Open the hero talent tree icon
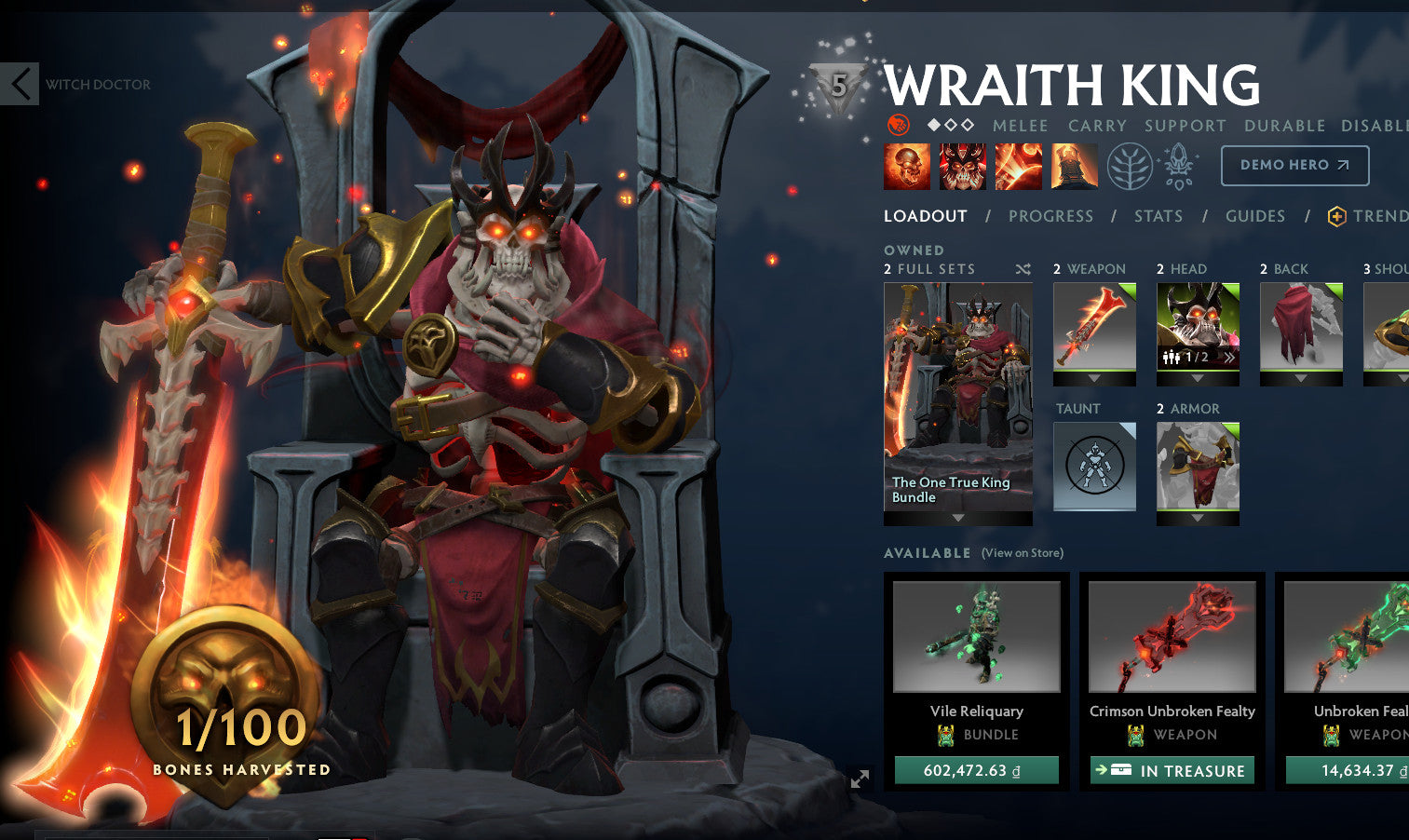This screenshot has width=1409, height=840. point(1131,166)
